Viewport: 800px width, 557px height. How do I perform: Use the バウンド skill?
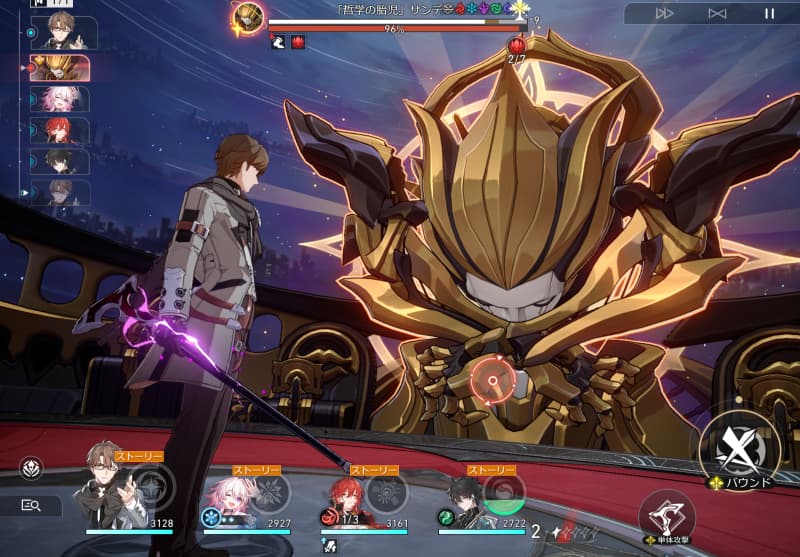point(742,446)
